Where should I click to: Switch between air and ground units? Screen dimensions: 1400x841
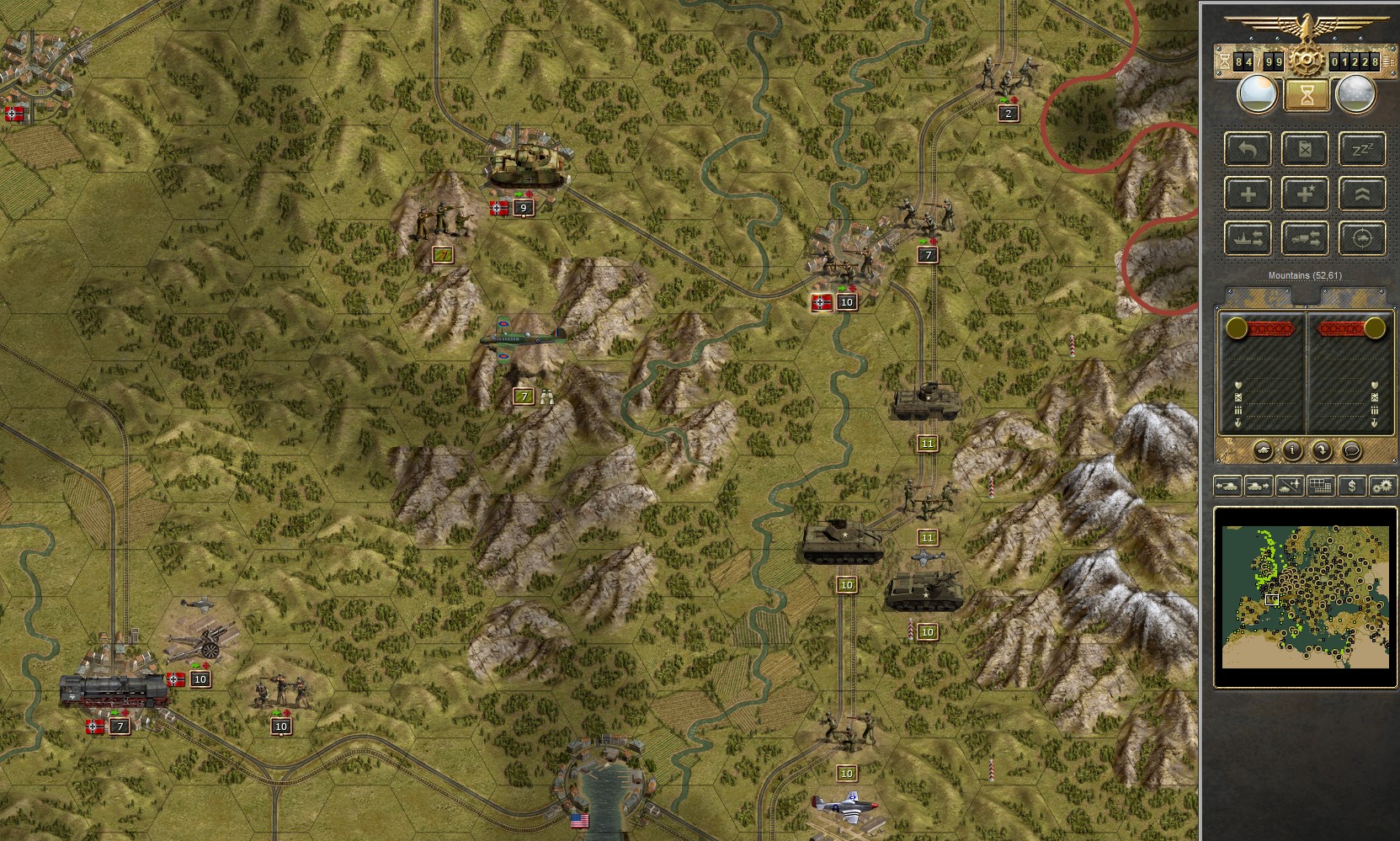[x=1289, y=487]
